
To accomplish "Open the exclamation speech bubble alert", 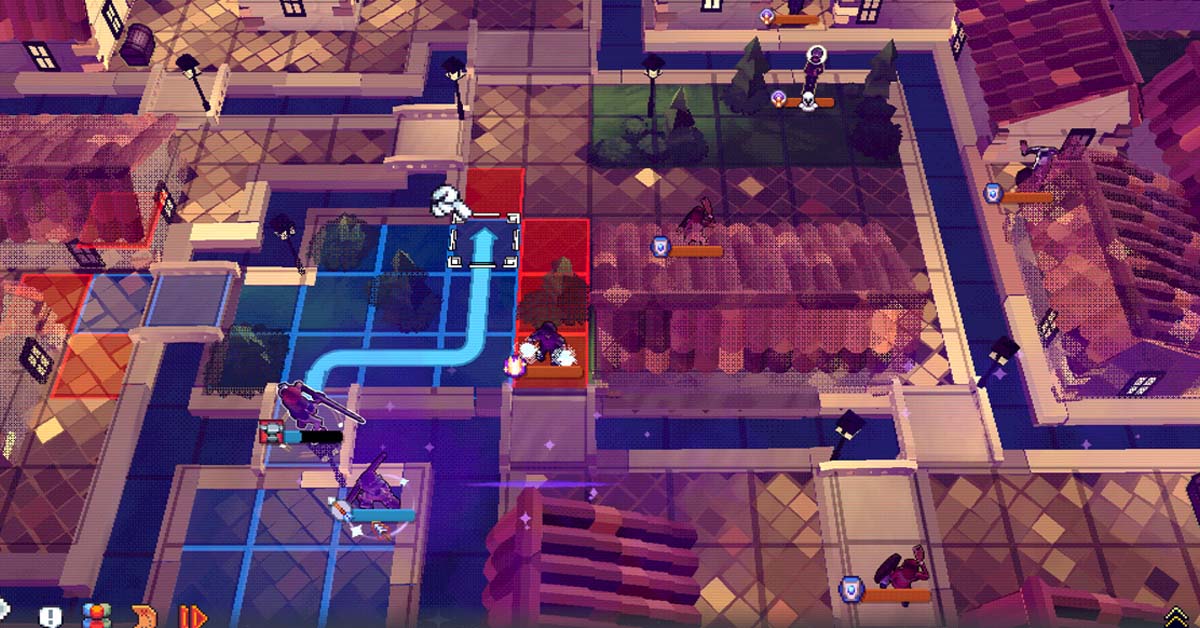I will pyautogui.click(x=50, y=615).
